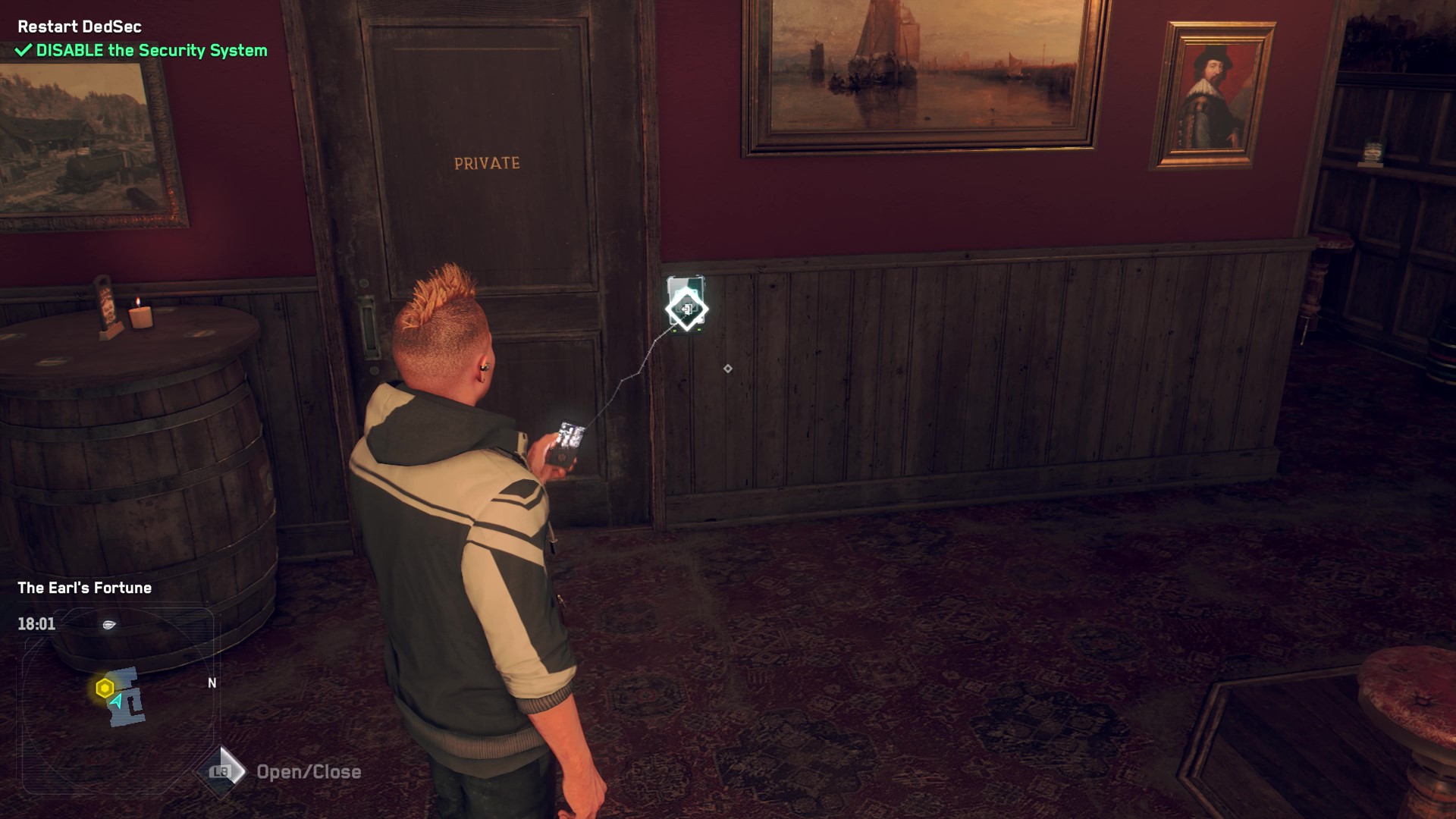
Task: Click the Restart DedSec mission title
Action: (80, 27)
